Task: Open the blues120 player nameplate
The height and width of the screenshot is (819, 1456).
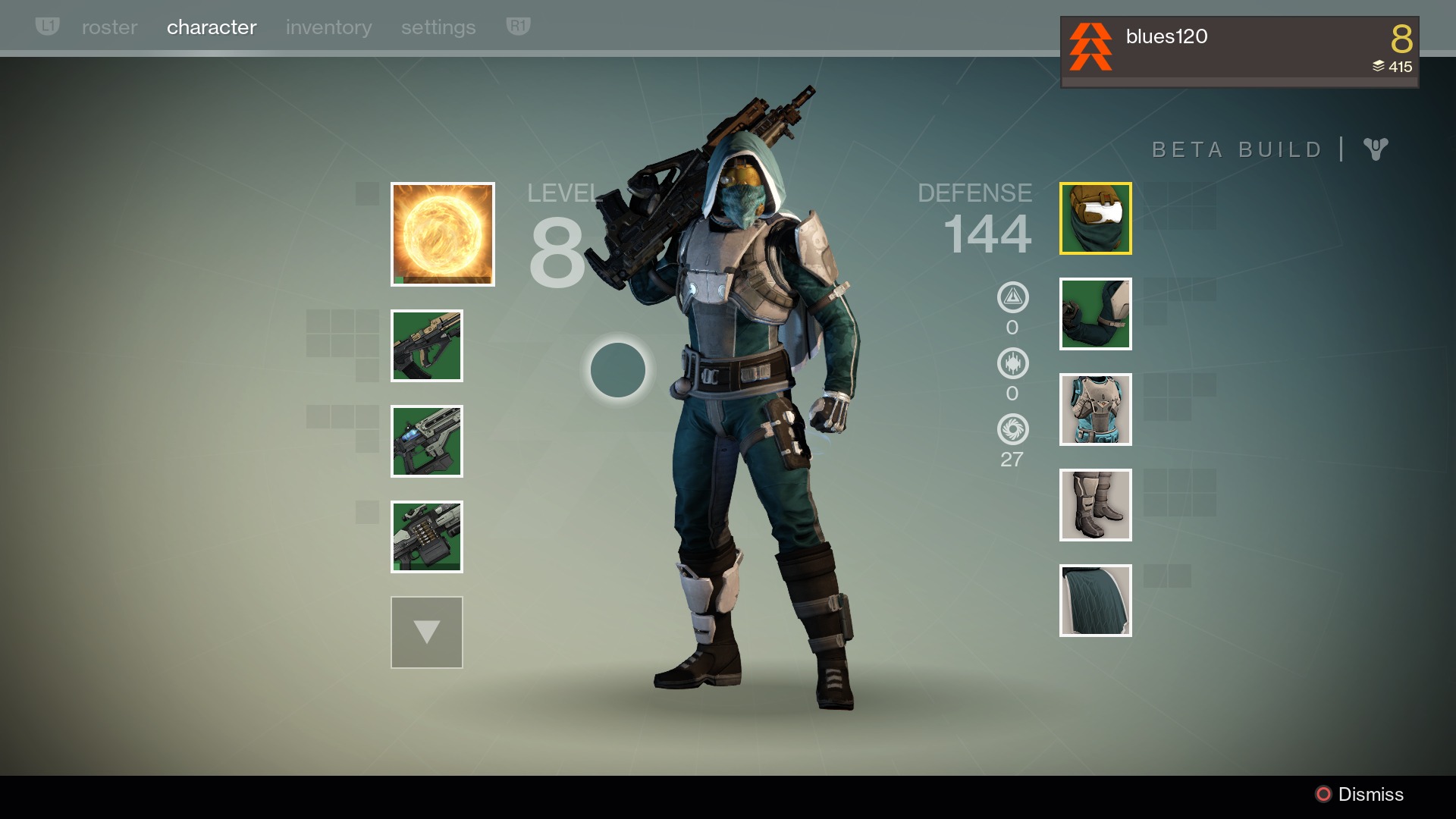Action: pos(1239,52)
